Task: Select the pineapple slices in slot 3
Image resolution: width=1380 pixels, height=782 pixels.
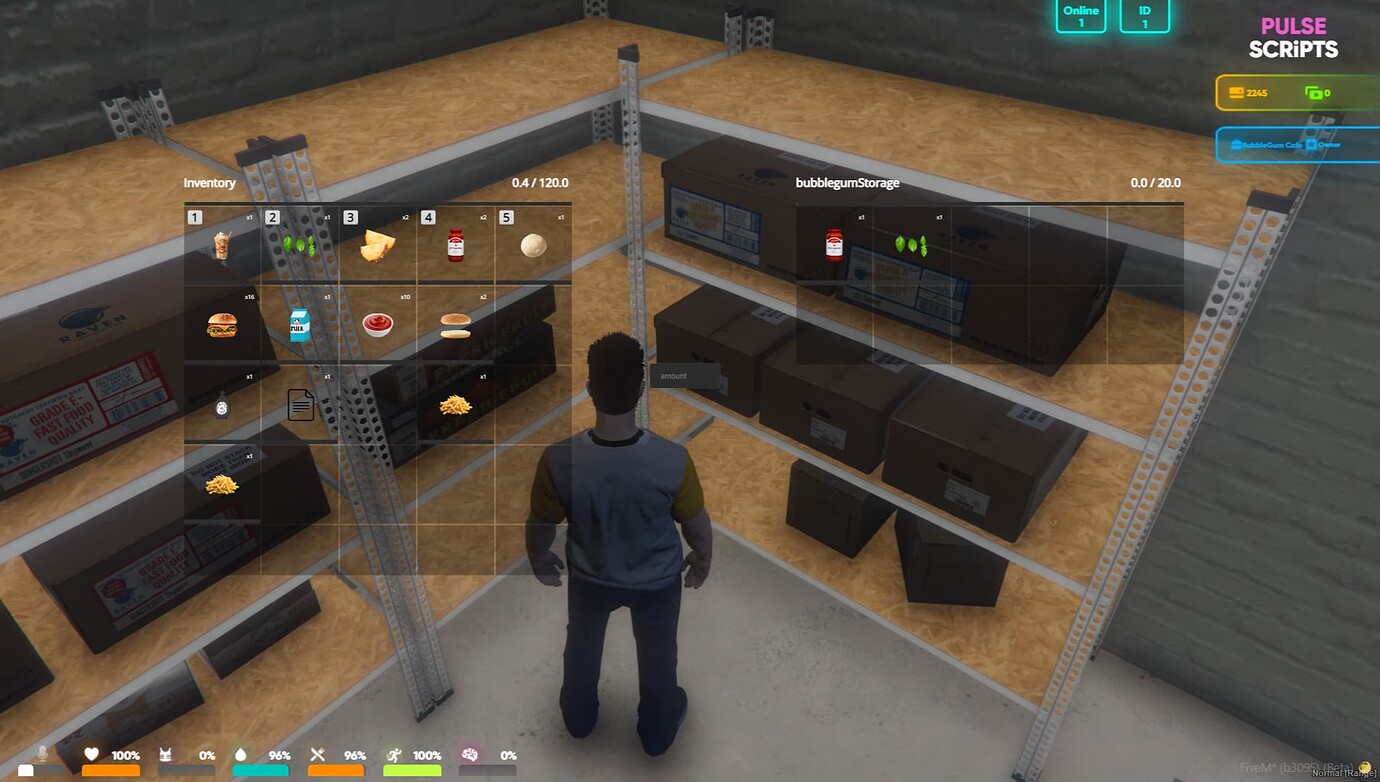Action: coord(378,242)
